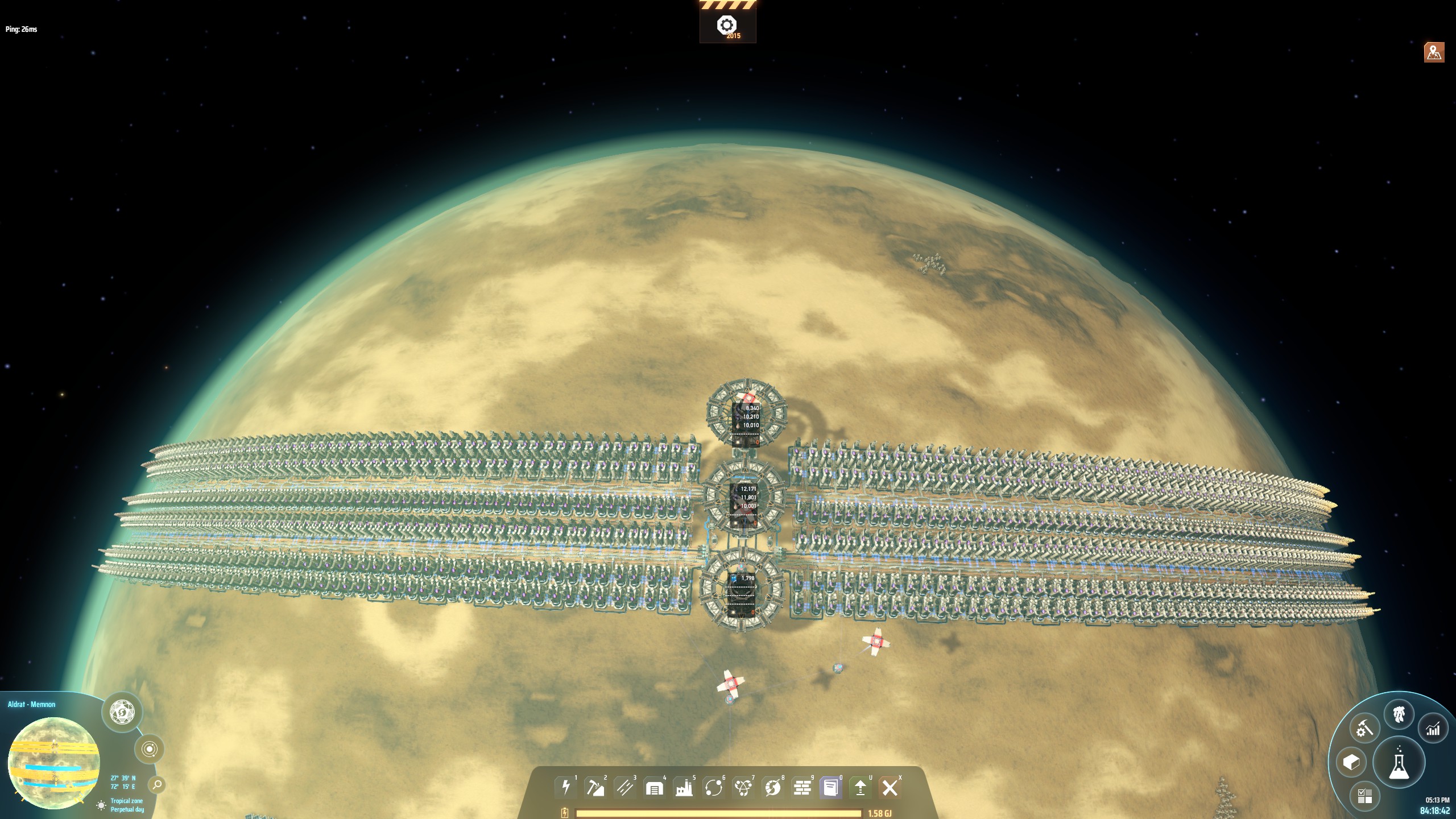Open the storage warehouse build category
This screenshot has width=1456, height=819.
pos(655,788)
